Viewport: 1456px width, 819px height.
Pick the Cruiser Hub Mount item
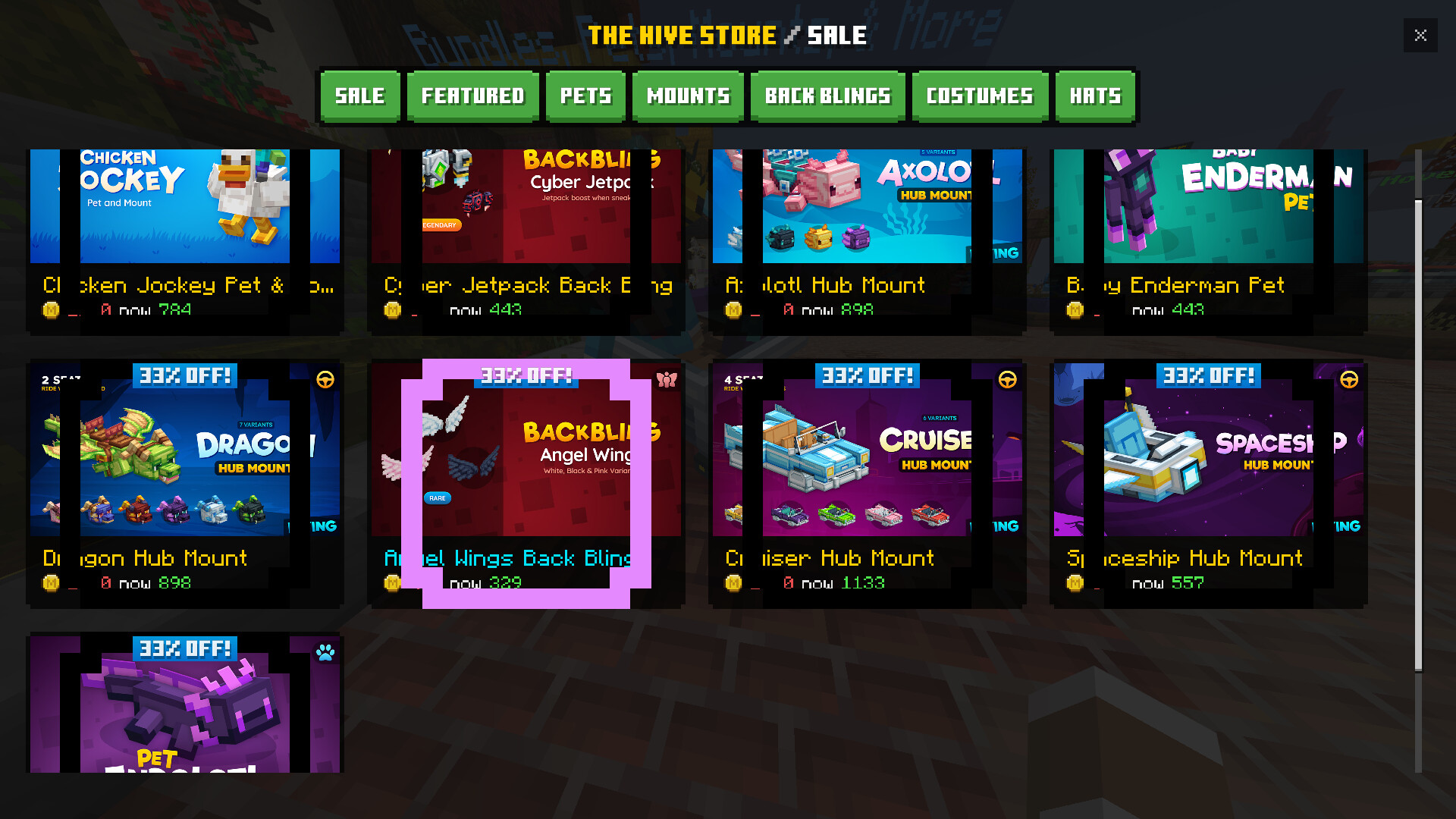tap(868, 478)
